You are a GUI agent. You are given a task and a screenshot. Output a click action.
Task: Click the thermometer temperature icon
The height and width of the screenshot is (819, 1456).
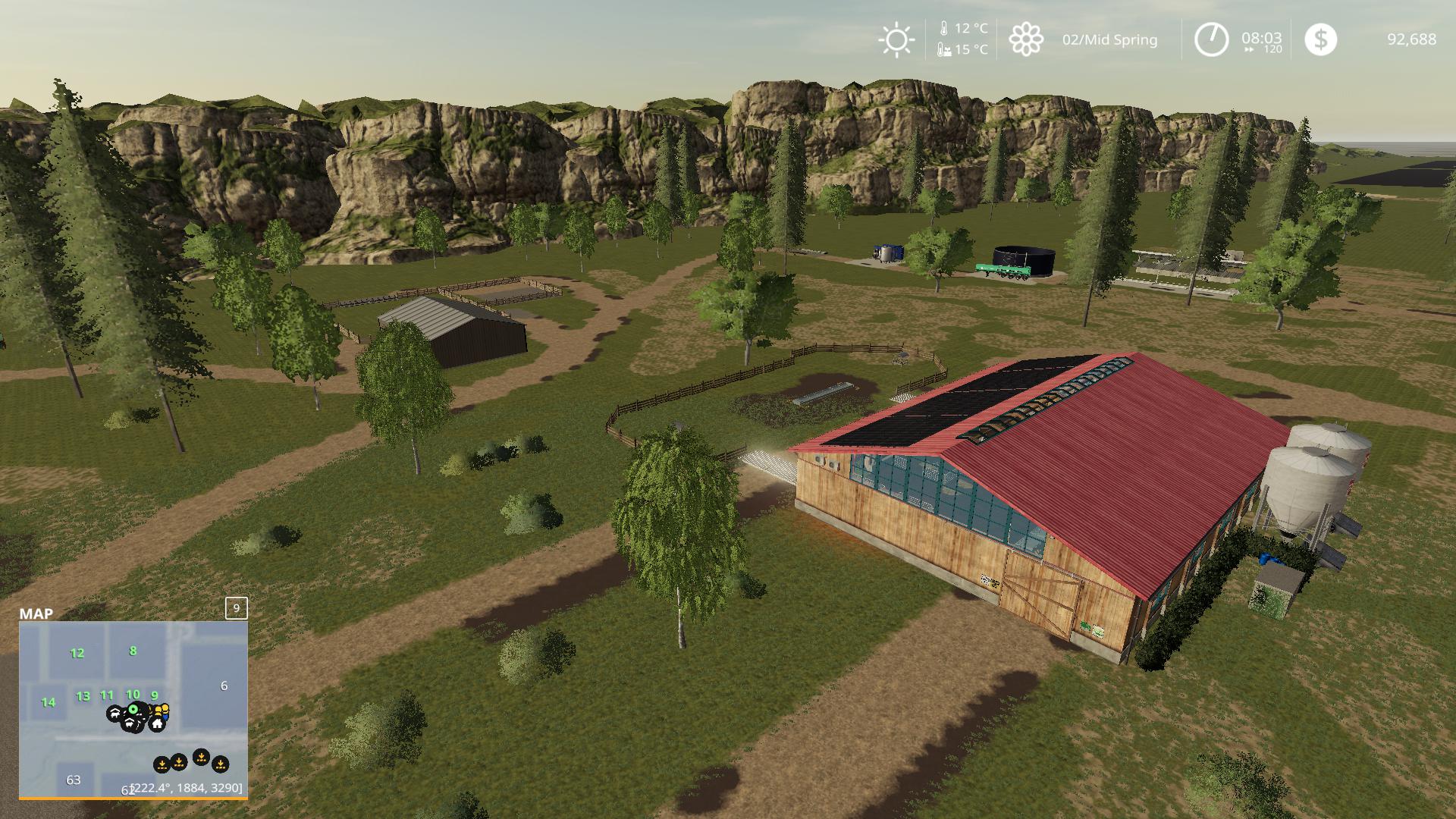pos(944,29)
